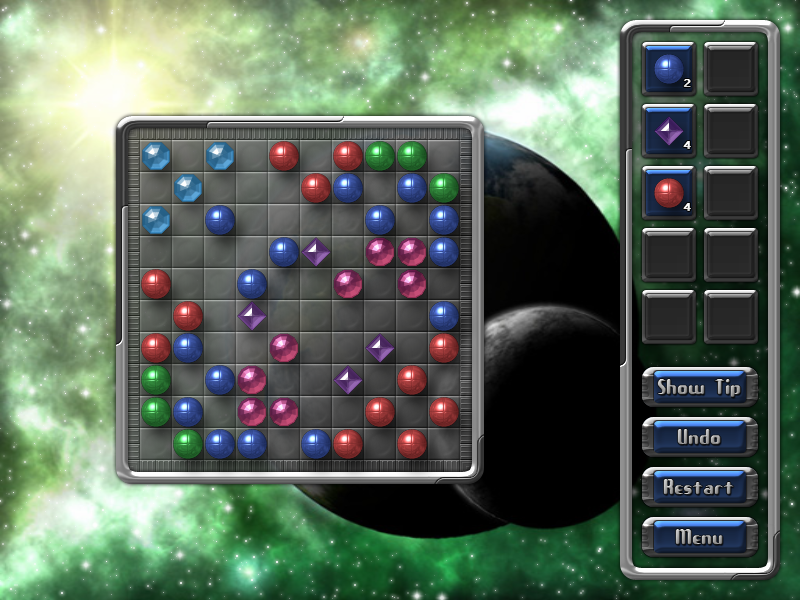Undo the last move
This screenshot has width=800, height=600.
click(x=699, y=437)
